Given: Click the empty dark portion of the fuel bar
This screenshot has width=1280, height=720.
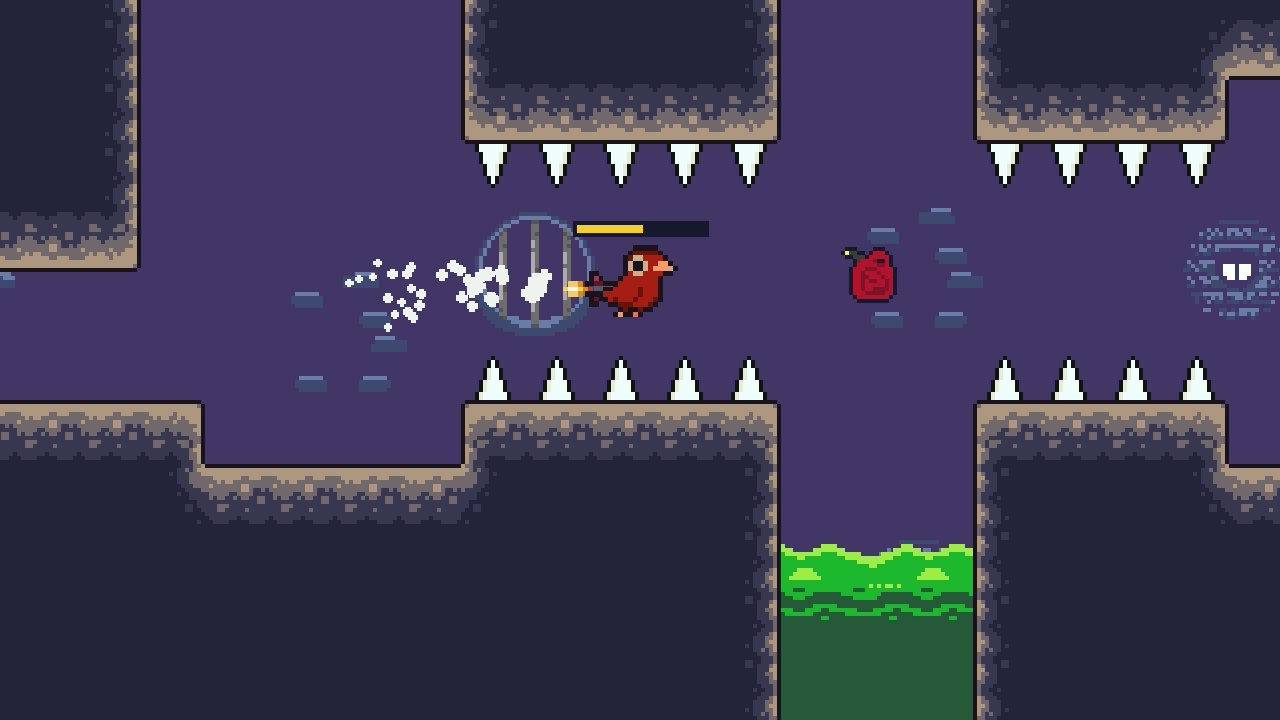Looking at the screenshot, I should click(680, 228).
